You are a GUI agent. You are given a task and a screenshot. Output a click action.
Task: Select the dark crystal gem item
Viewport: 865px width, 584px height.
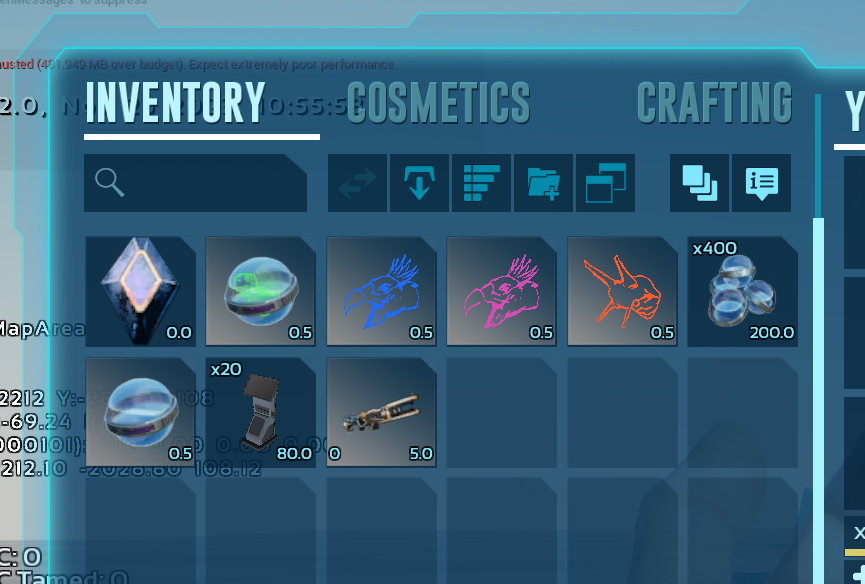[140, 291]
